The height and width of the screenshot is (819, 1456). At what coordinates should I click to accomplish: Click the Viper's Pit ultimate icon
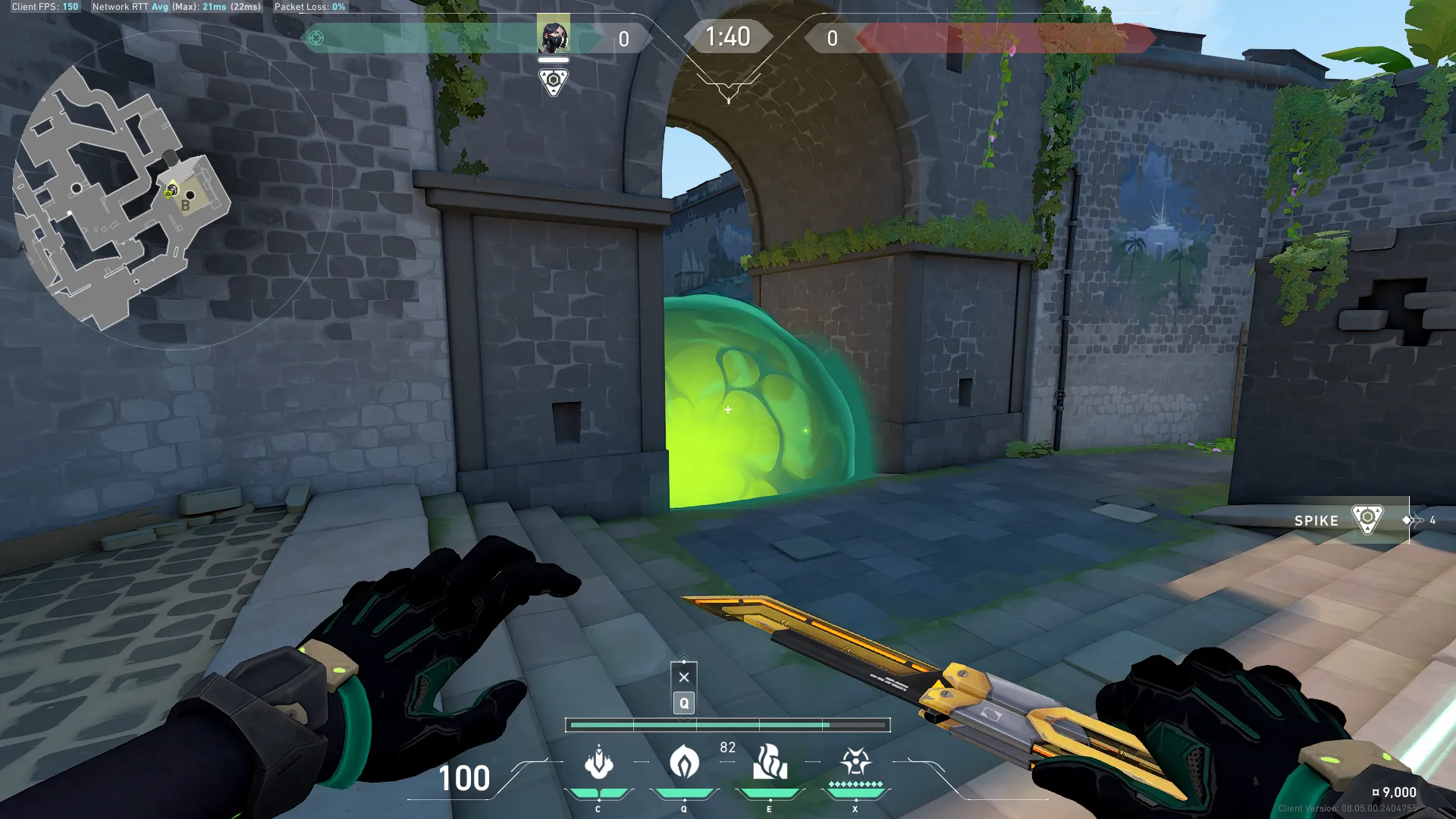click(x=855, y=761)
